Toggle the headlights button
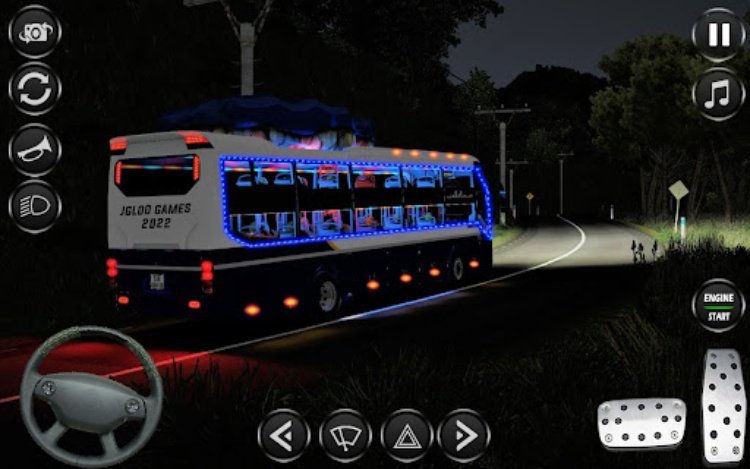 click(34, 206)
